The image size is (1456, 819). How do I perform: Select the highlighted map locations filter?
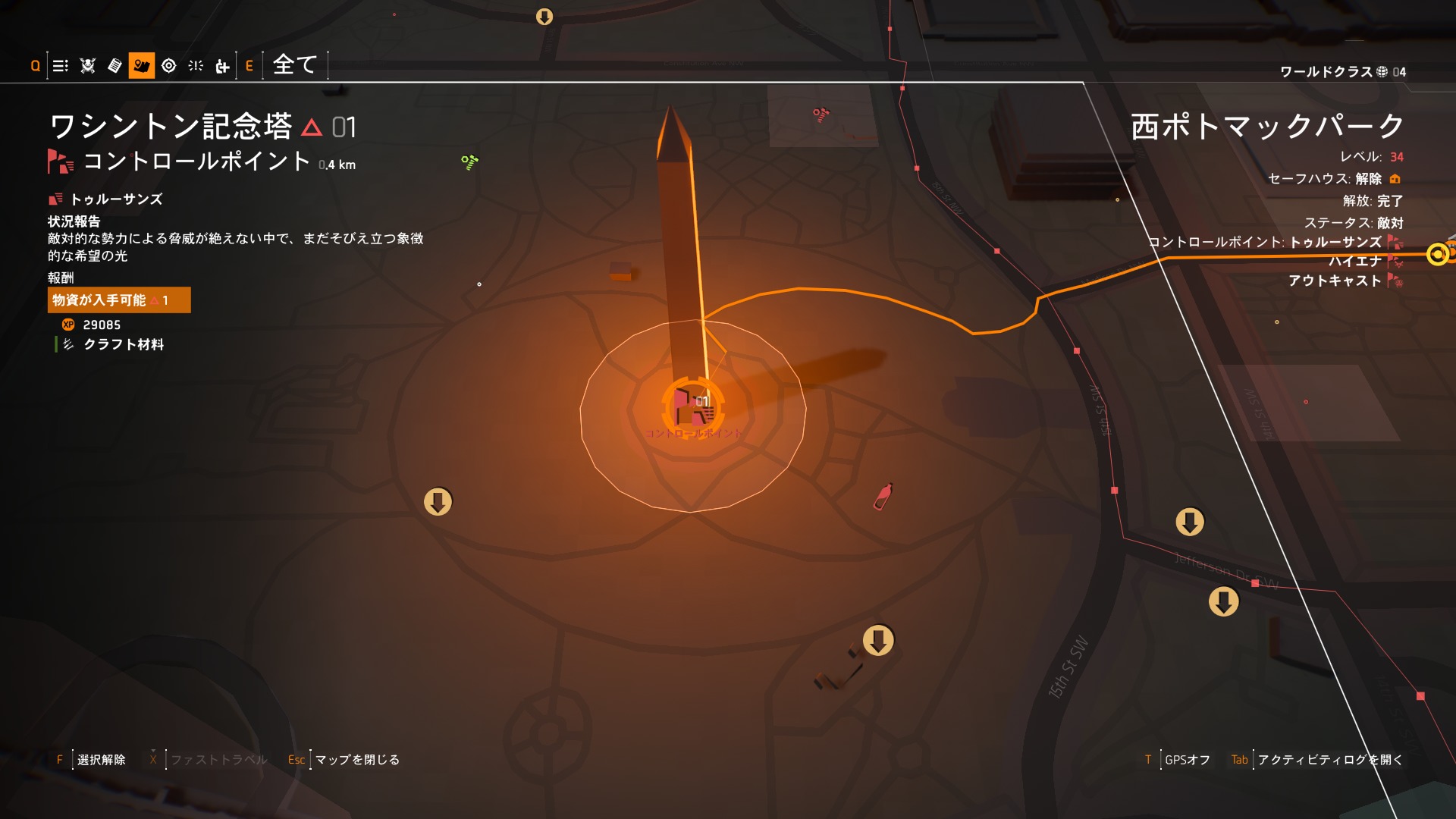[x=142, y=66]
